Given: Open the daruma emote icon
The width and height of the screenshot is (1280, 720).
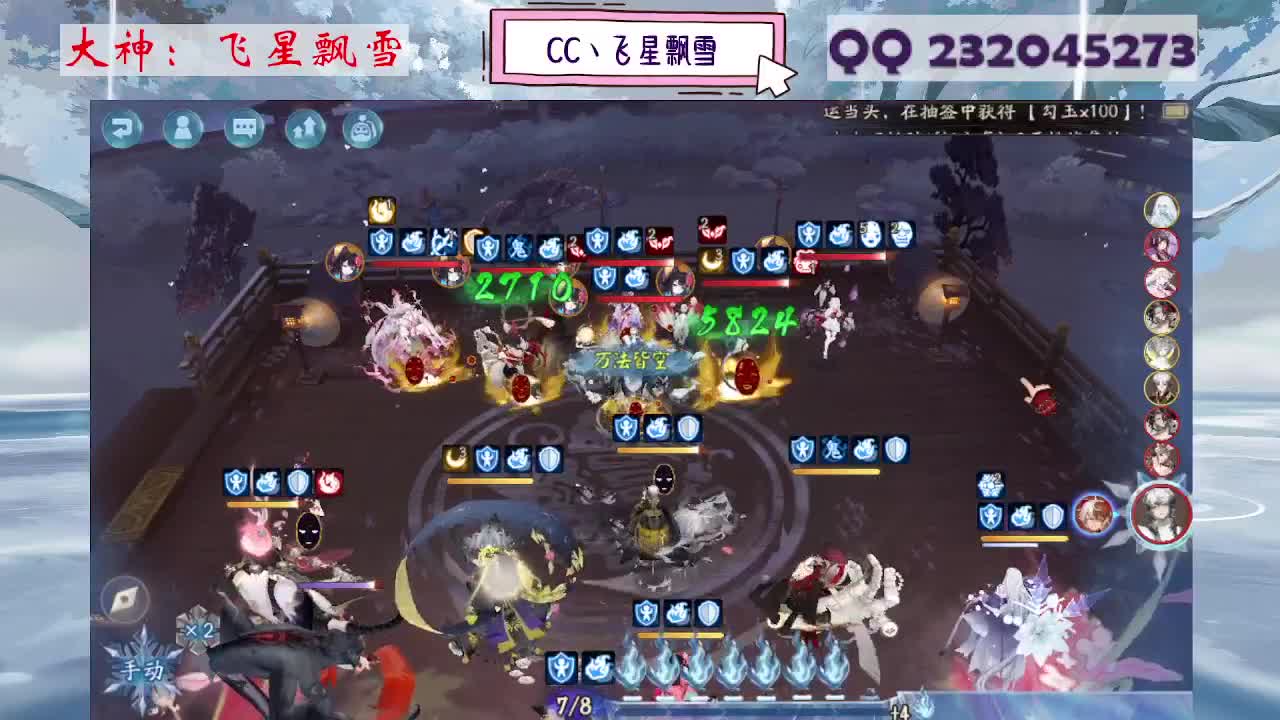Looking at the screenshot, I should point(363,125).
